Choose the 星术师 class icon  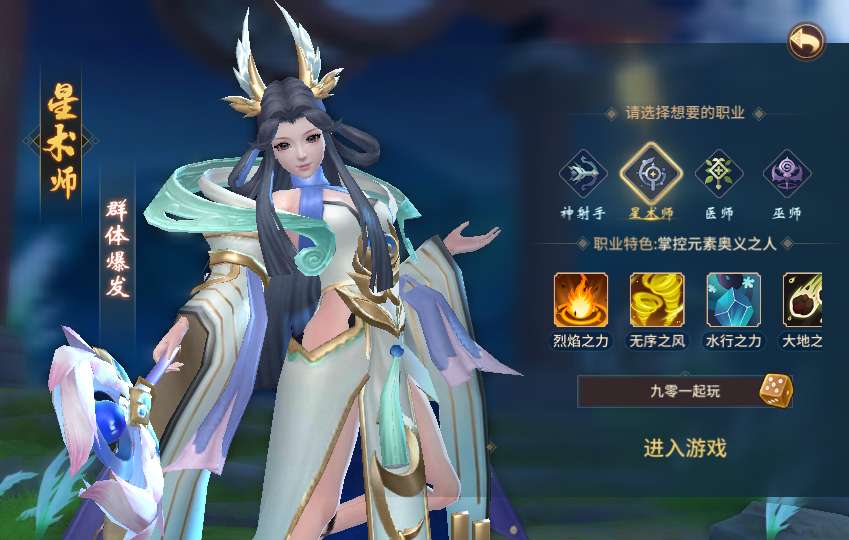651,174
